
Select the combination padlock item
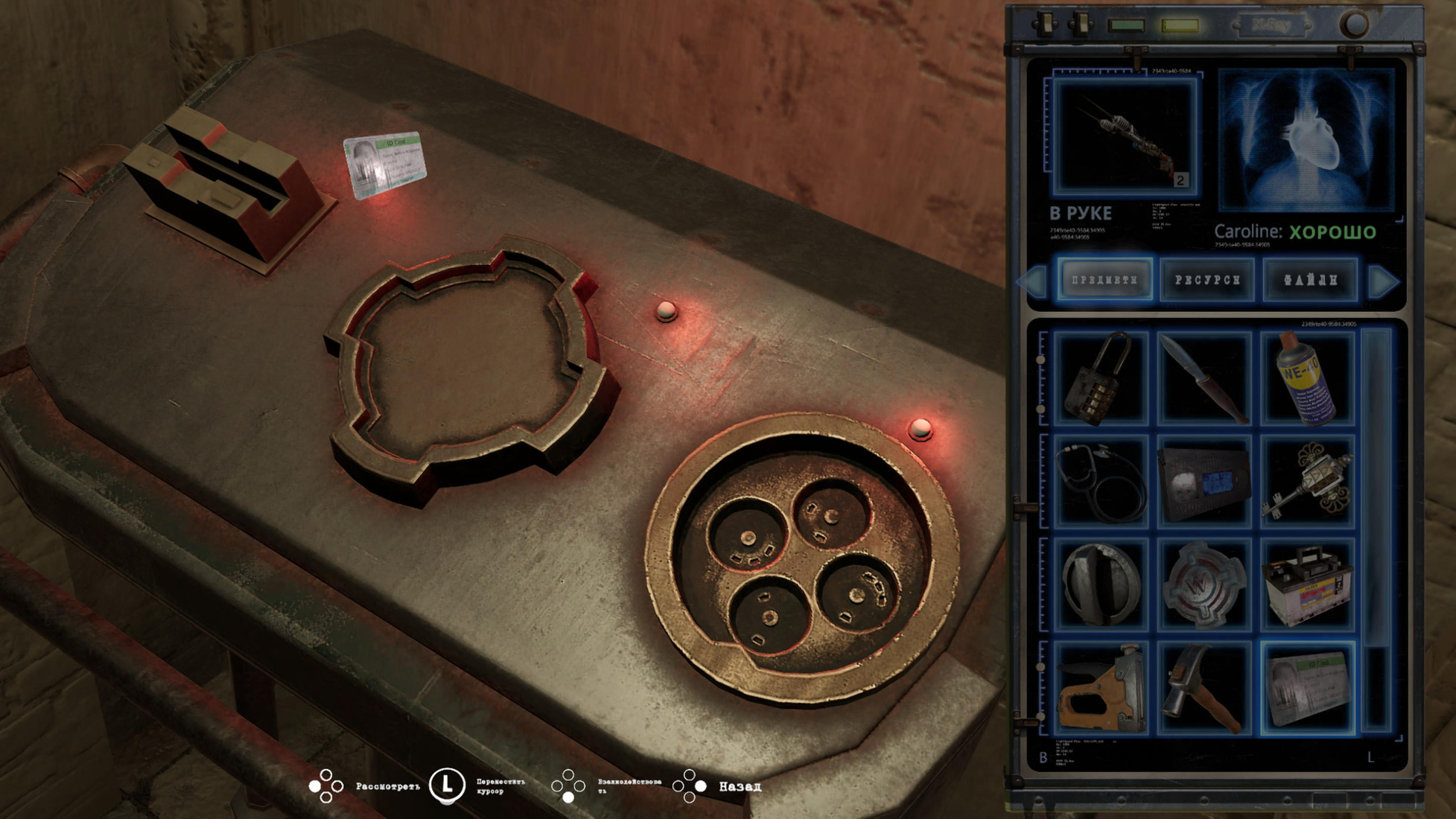(1100, 380)
